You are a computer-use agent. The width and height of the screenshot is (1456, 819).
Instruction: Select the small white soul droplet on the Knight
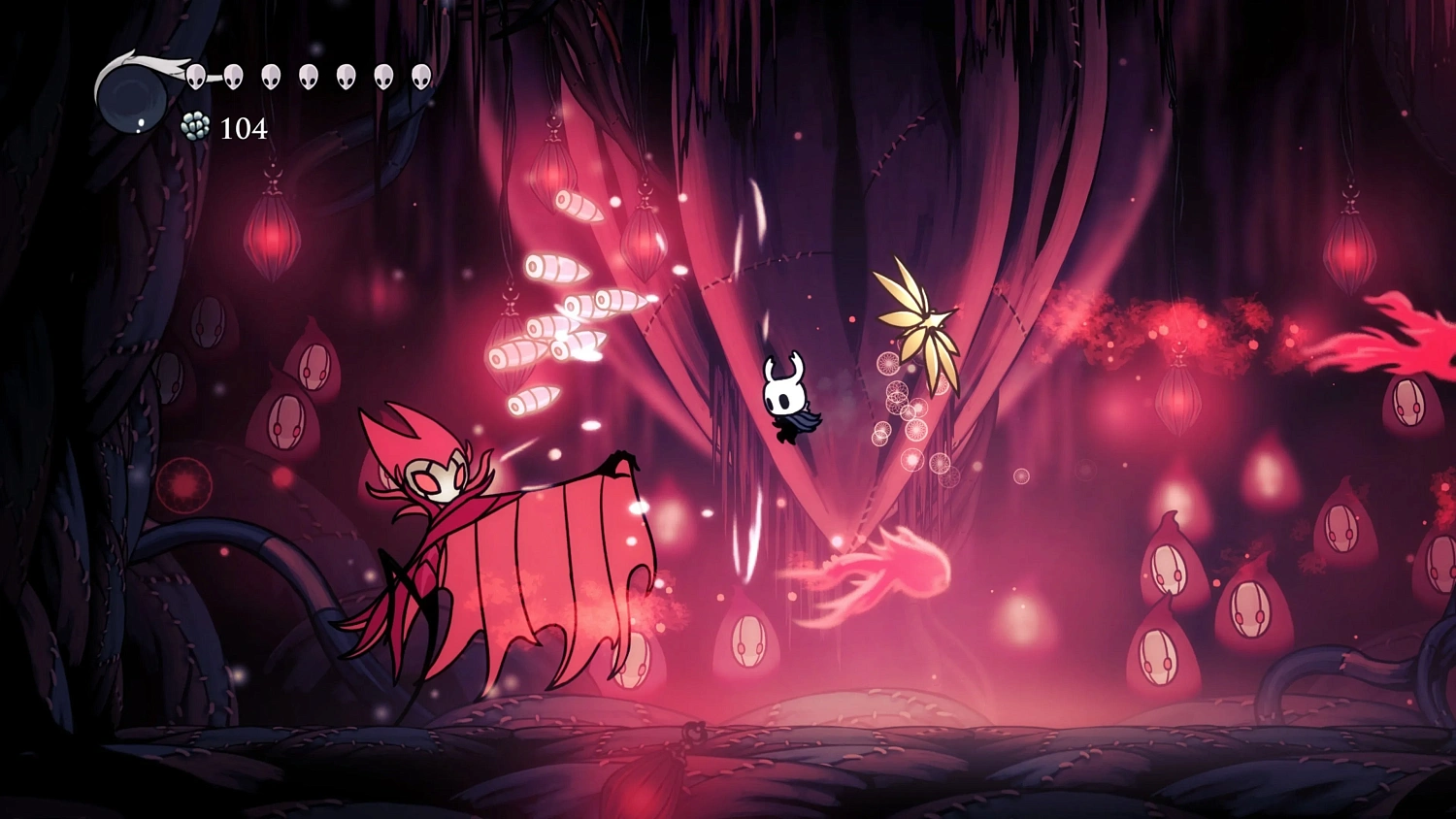142,121
